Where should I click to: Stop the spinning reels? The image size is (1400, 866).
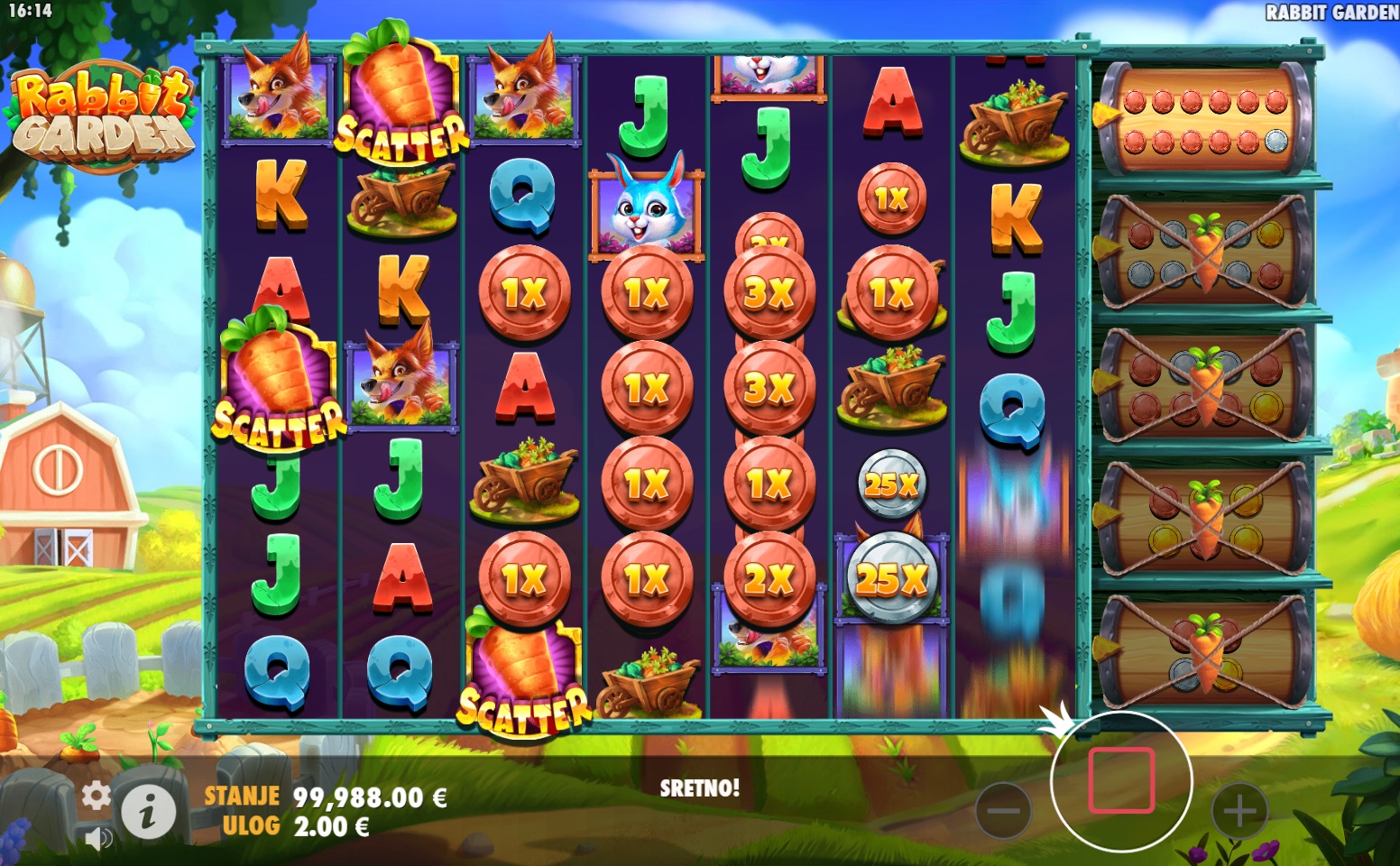click(x=1121, y=780)
